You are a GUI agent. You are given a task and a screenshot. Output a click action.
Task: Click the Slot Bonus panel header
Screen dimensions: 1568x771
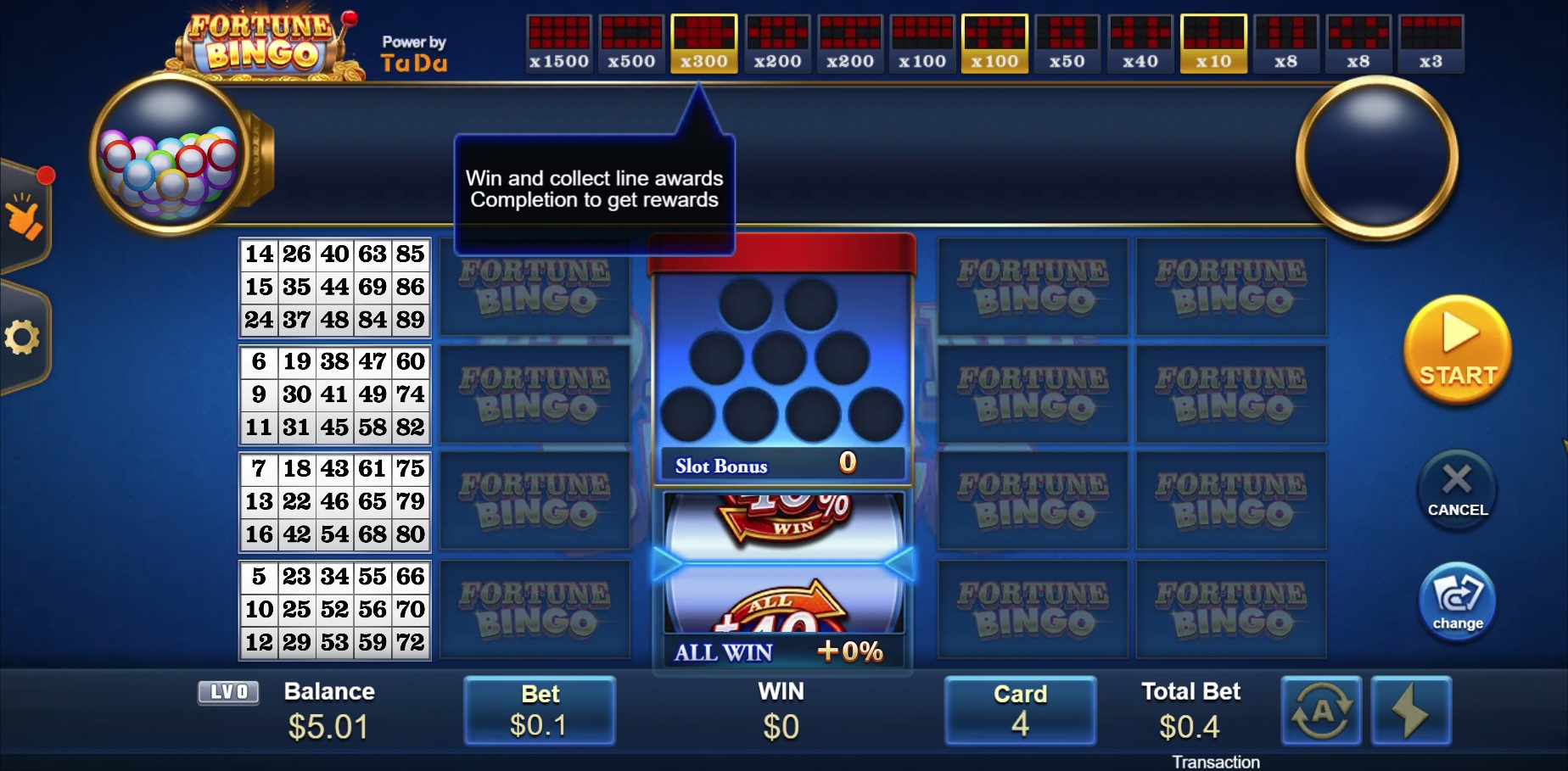[780, 465]
